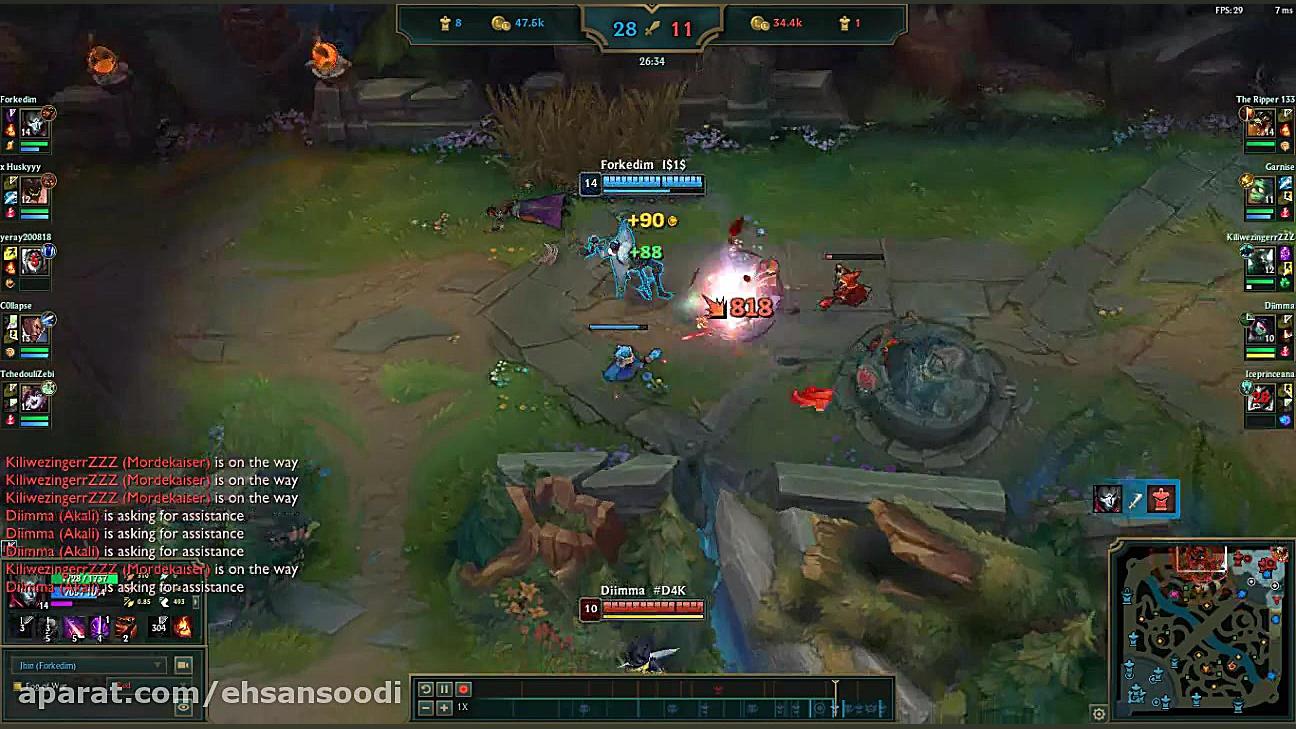Expand the champion stats side arrow

click(x=196, y=603)
